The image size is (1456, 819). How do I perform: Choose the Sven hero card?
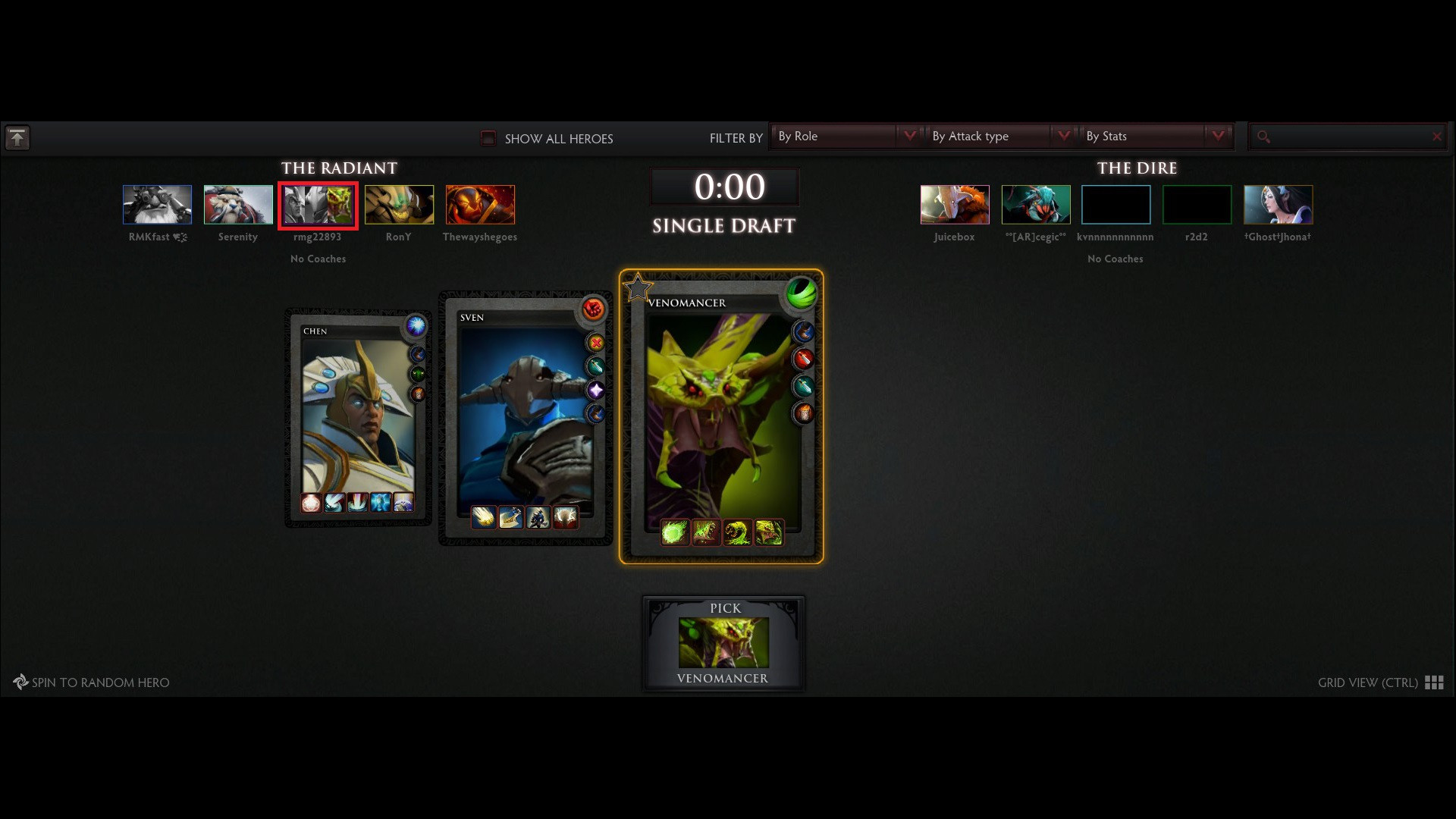click(x=525, y=417)
